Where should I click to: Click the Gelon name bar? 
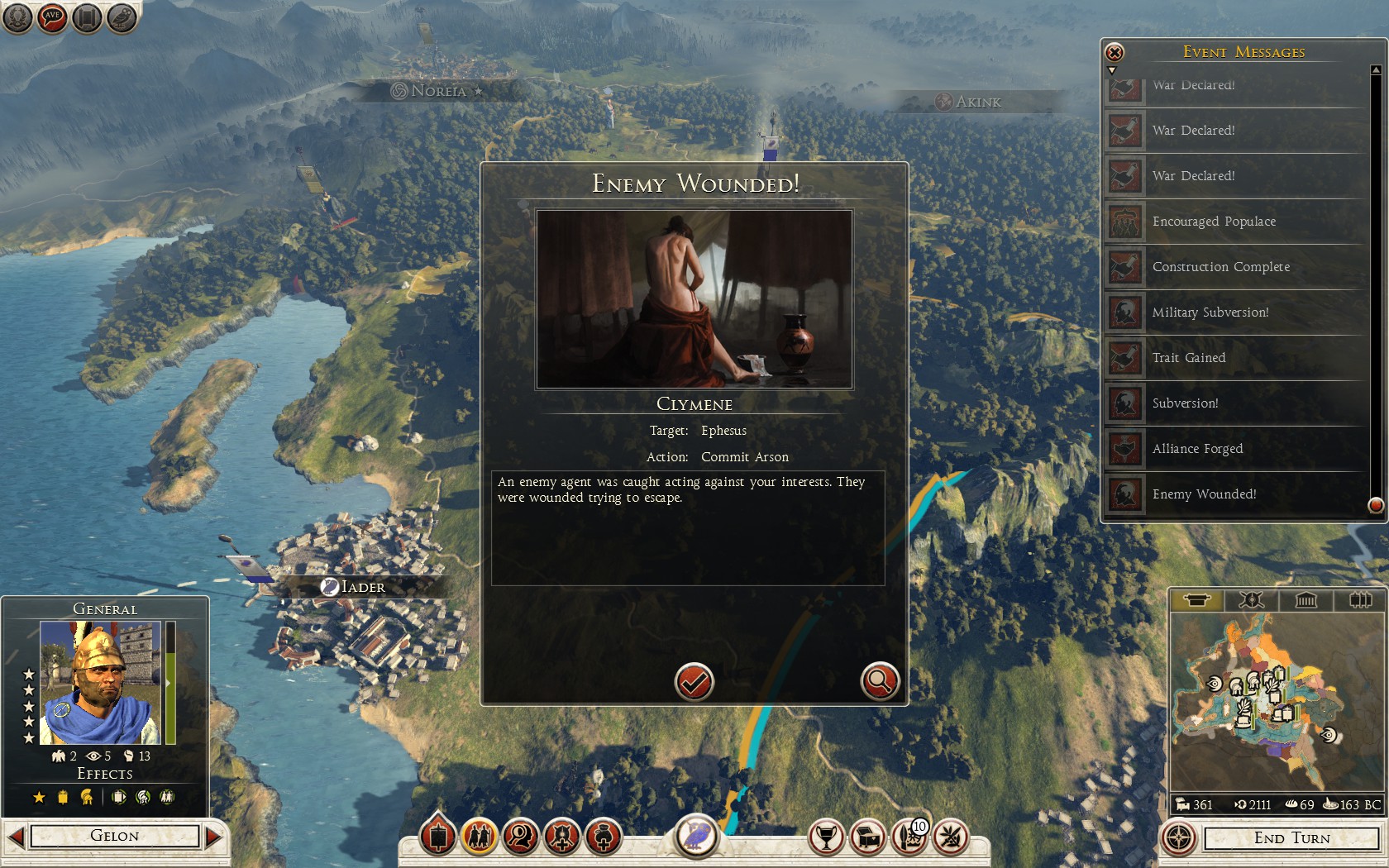click(115, 837)
